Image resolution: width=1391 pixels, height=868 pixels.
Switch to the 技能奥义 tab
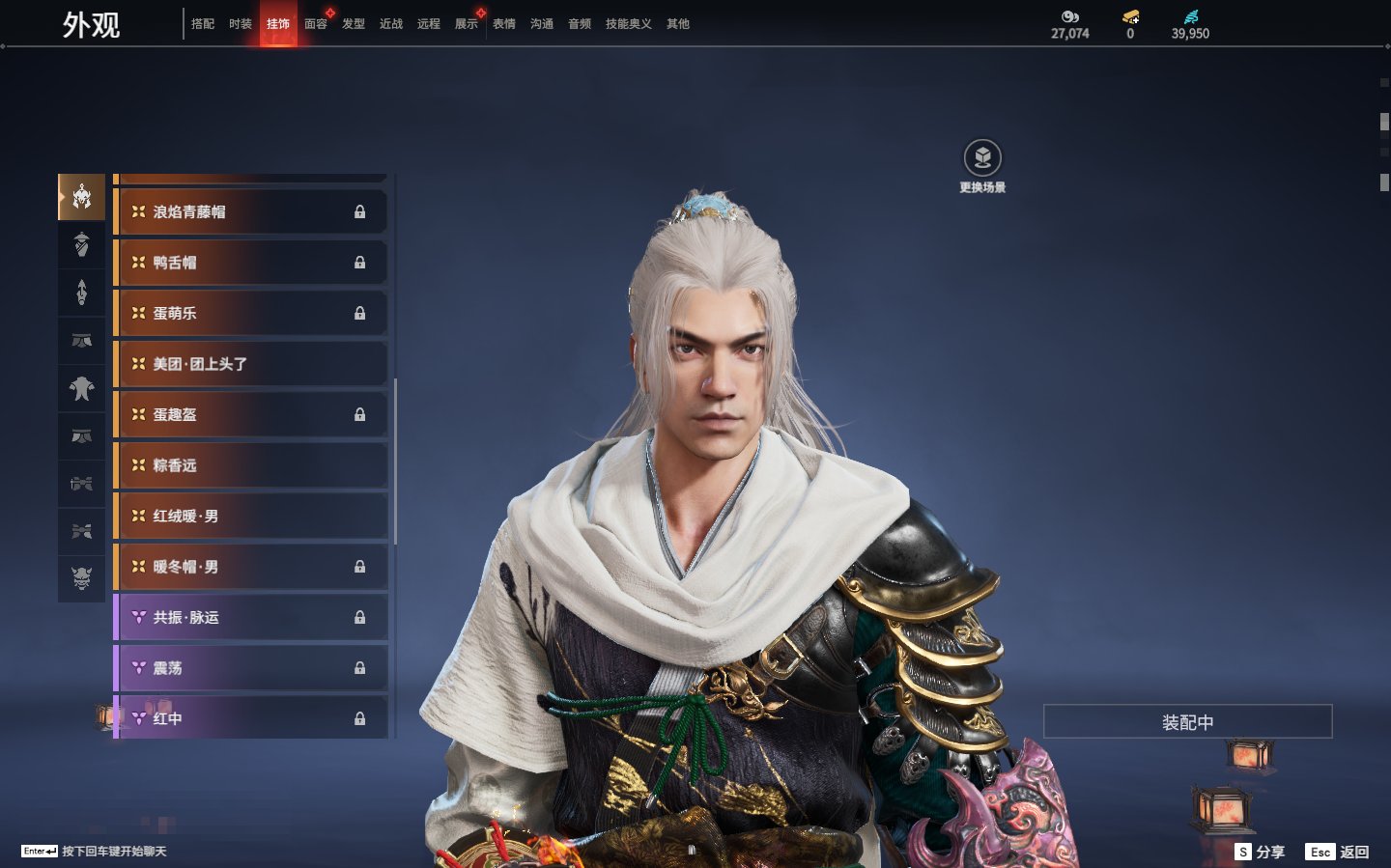pyautogui.click(x=628, y=24)
